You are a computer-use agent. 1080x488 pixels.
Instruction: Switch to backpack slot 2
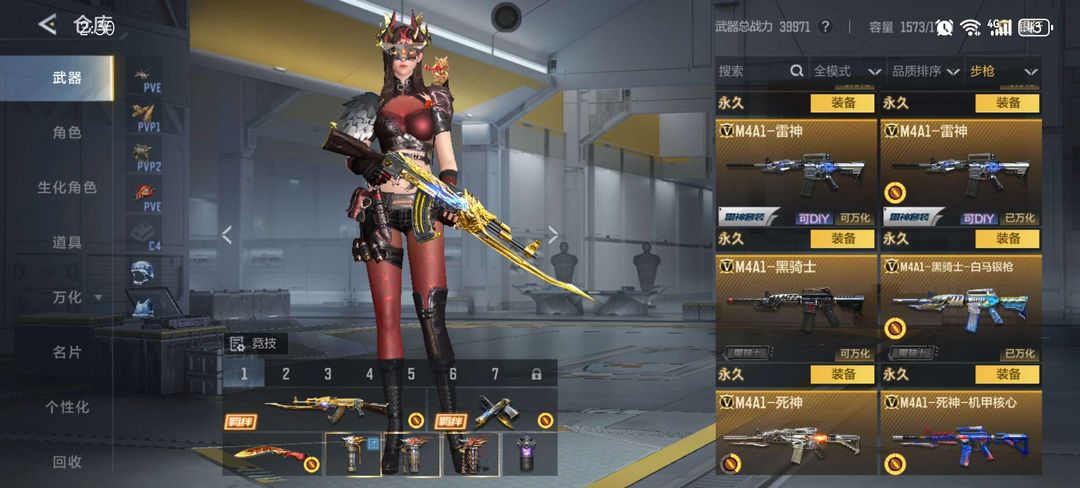click(286, 374)
